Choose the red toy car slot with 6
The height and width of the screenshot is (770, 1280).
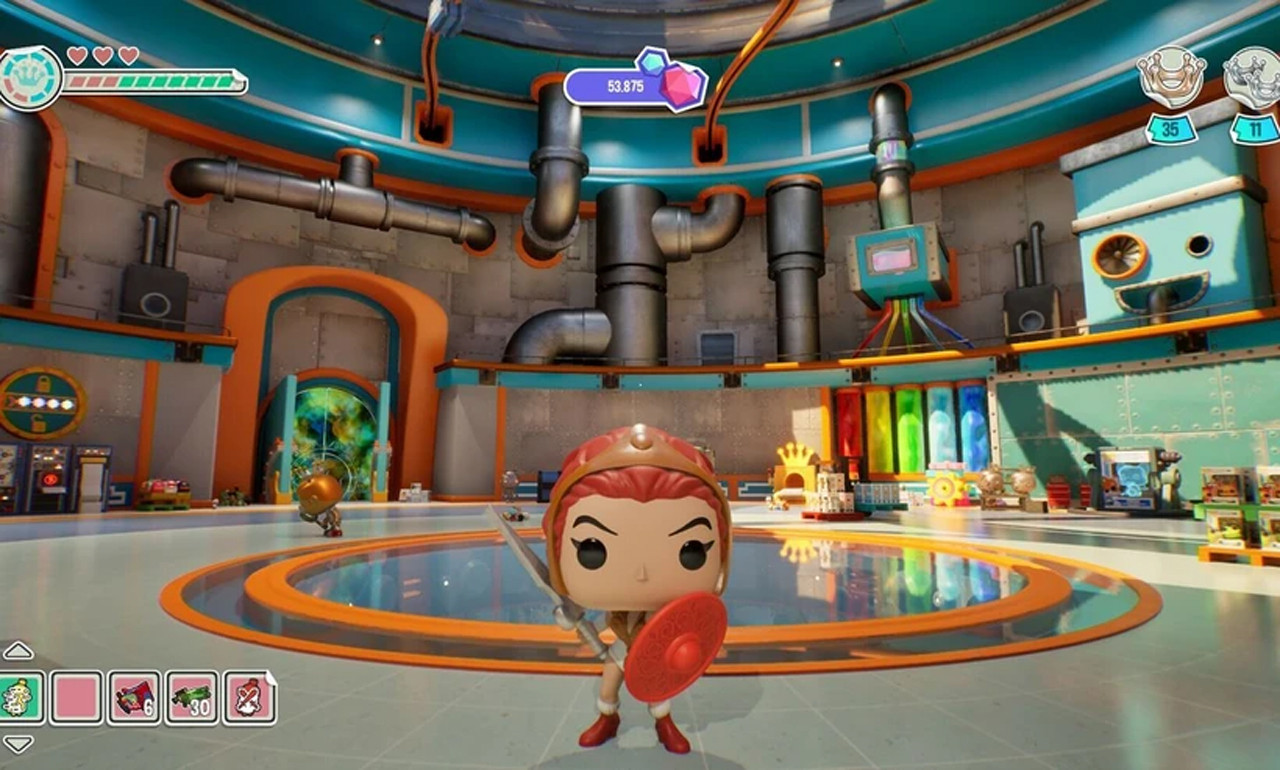tap(134, 697)
